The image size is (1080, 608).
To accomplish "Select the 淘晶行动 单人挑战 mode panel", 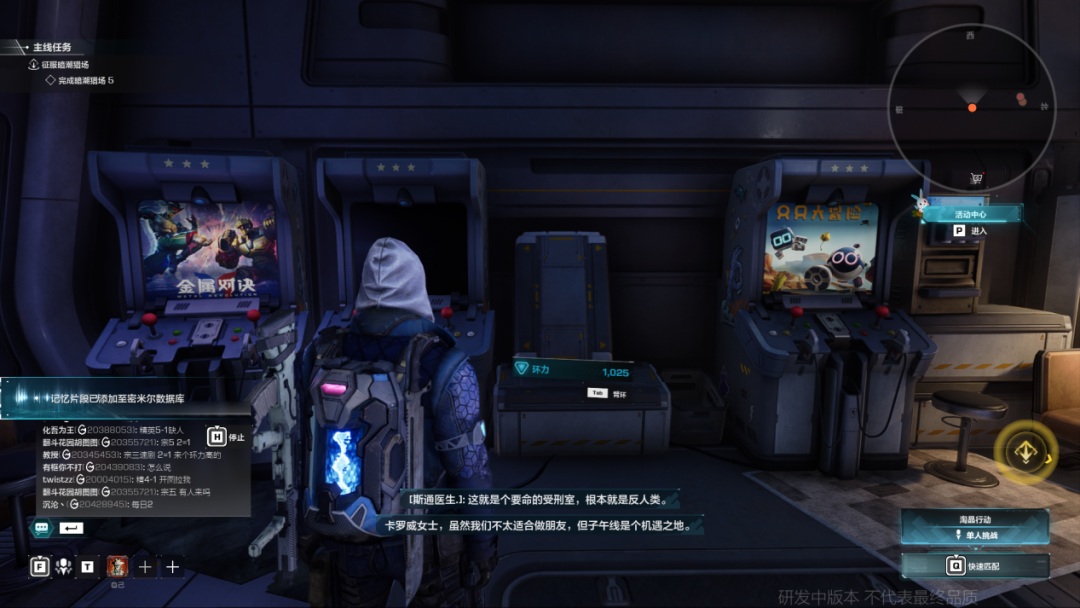I will 974,527.
